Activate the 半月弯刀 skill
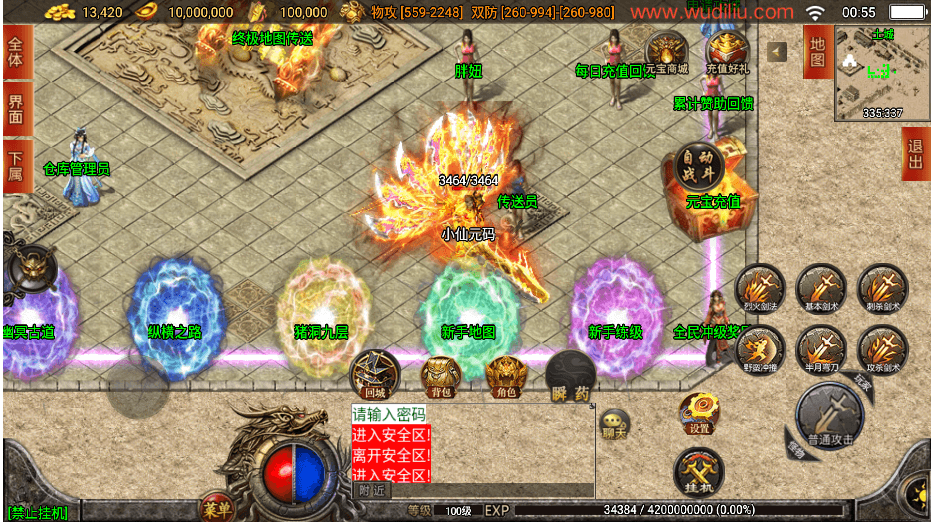 coord(821,350)
